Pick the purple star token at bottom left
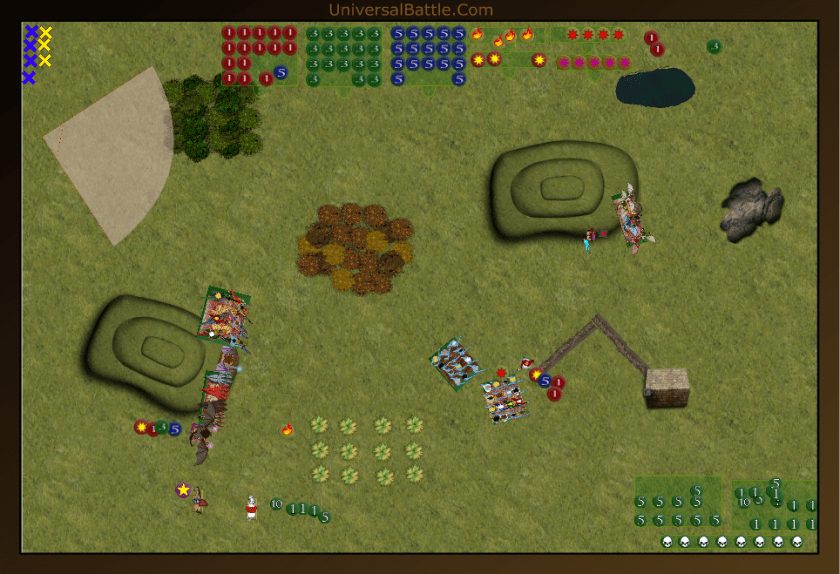 [183, 490]
